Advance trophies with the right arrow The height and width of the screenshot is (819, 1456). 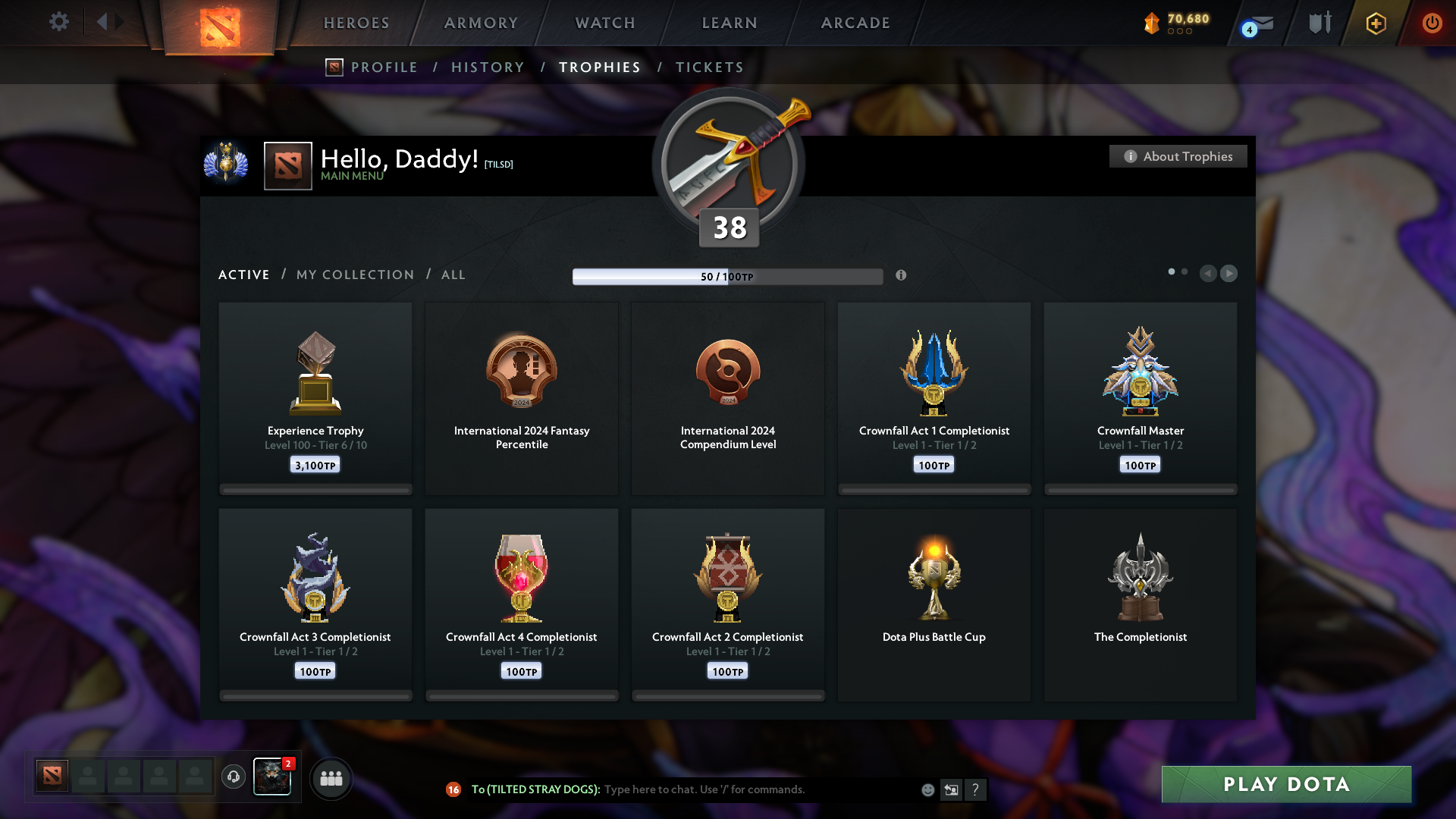point(1228,274)
